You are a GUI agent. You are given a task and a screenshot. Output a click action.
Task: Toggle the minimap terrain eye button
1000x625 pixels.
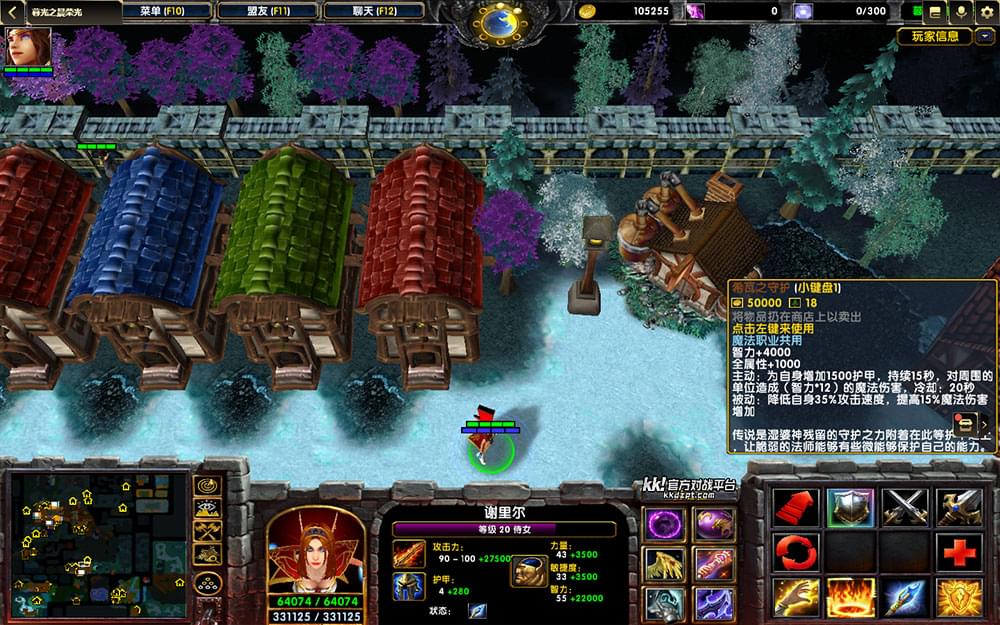(x=207, y=508)
